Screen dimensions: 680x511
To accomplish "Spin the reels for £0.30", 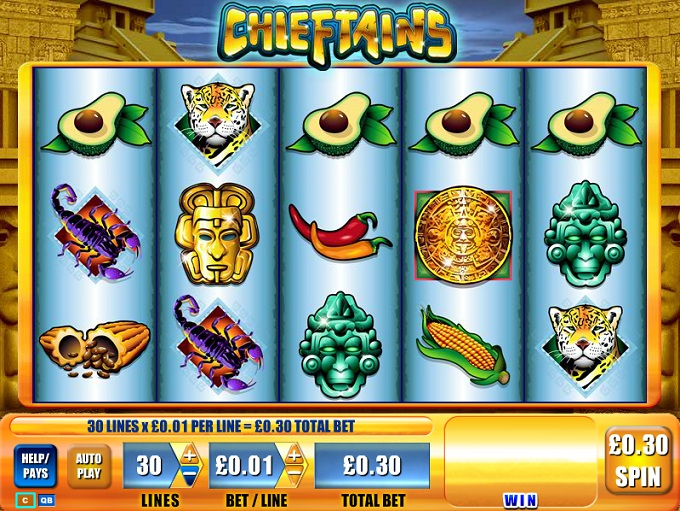I will (x=638, y=460).
